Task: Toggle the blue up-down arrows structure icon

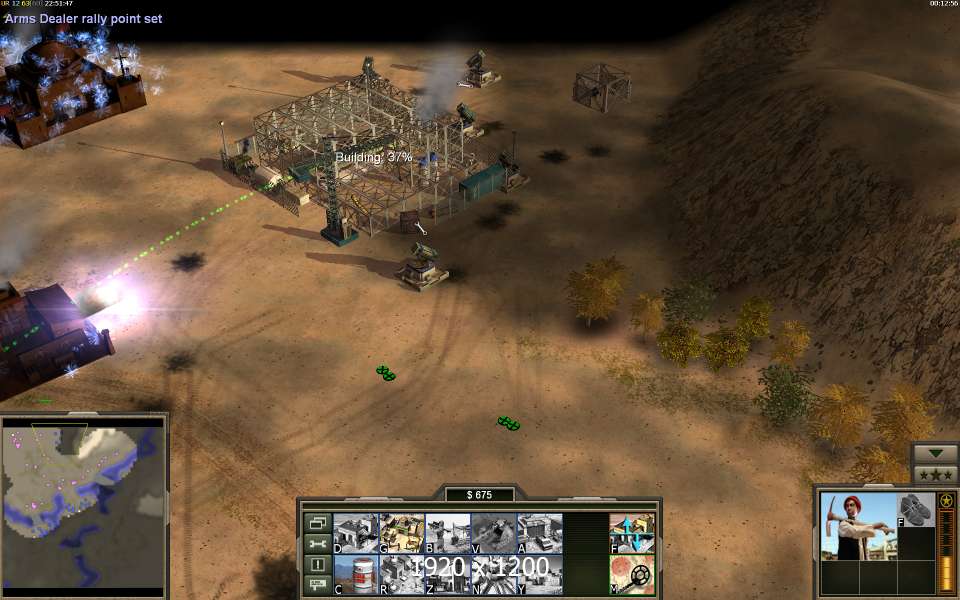Action: pyautogui.click(x=632, y=533)
